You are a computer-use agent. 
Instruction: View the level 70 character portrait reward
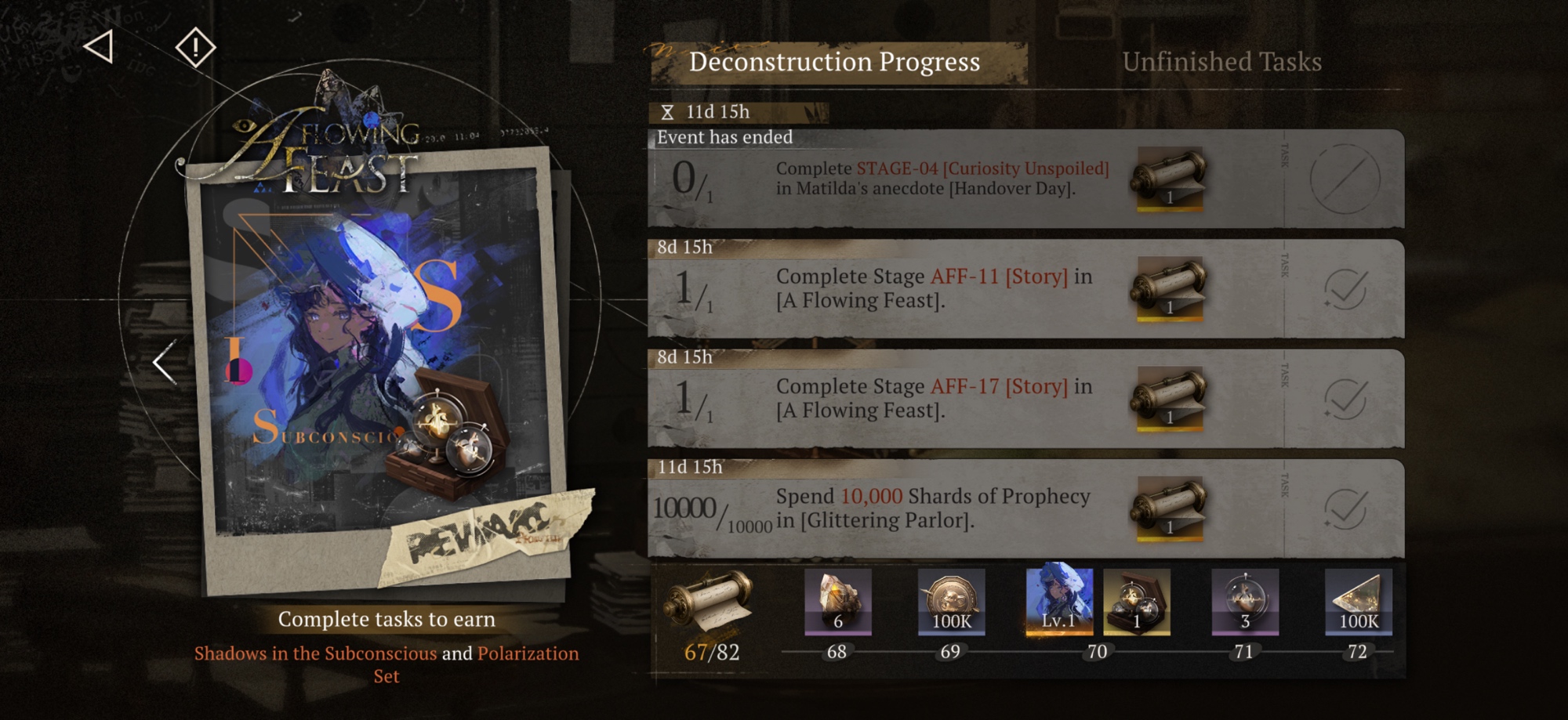click(1059, 600)
